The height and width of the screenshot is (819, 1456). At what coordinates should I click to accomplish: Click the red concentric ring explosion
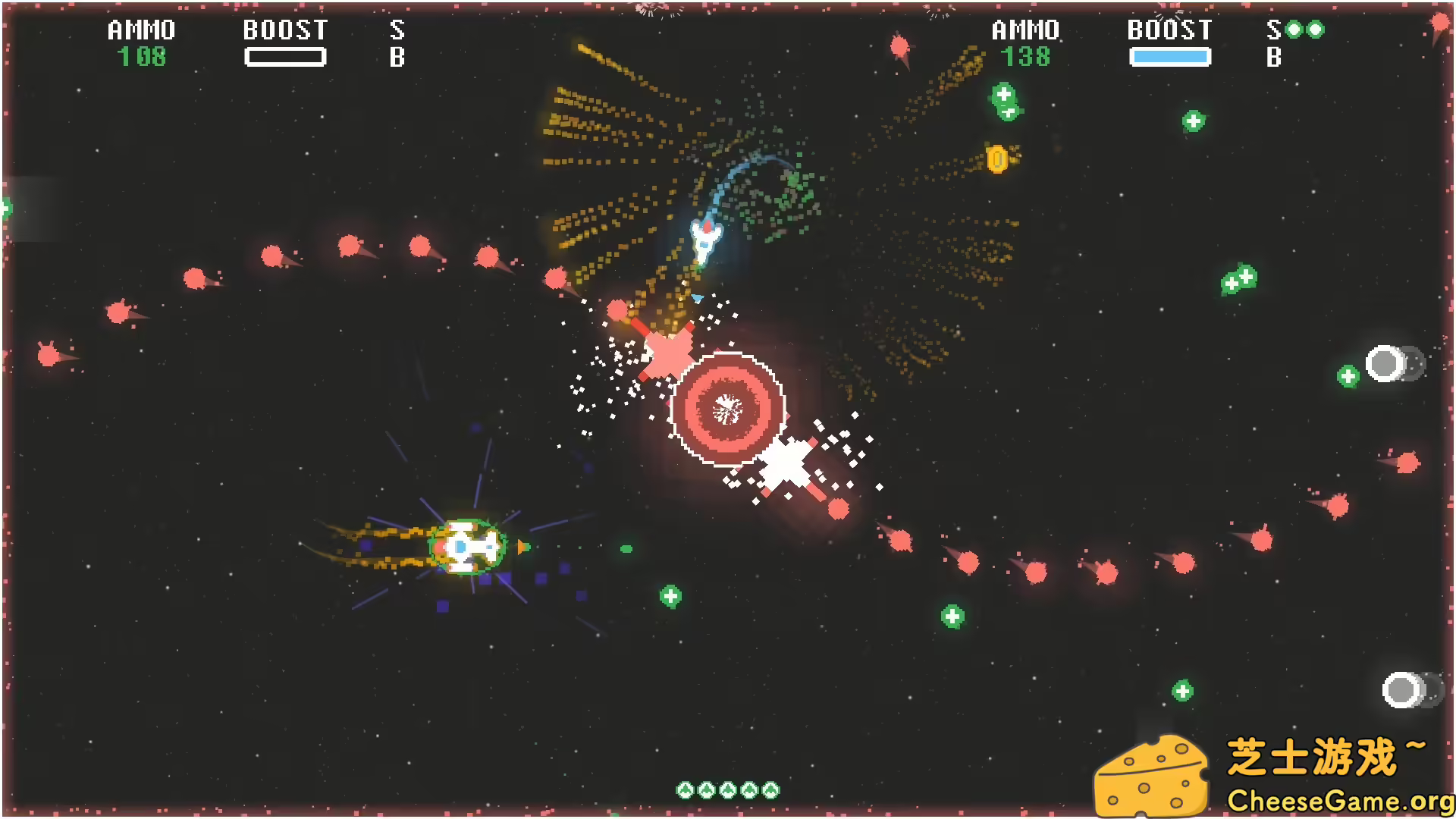coord(730,409)
